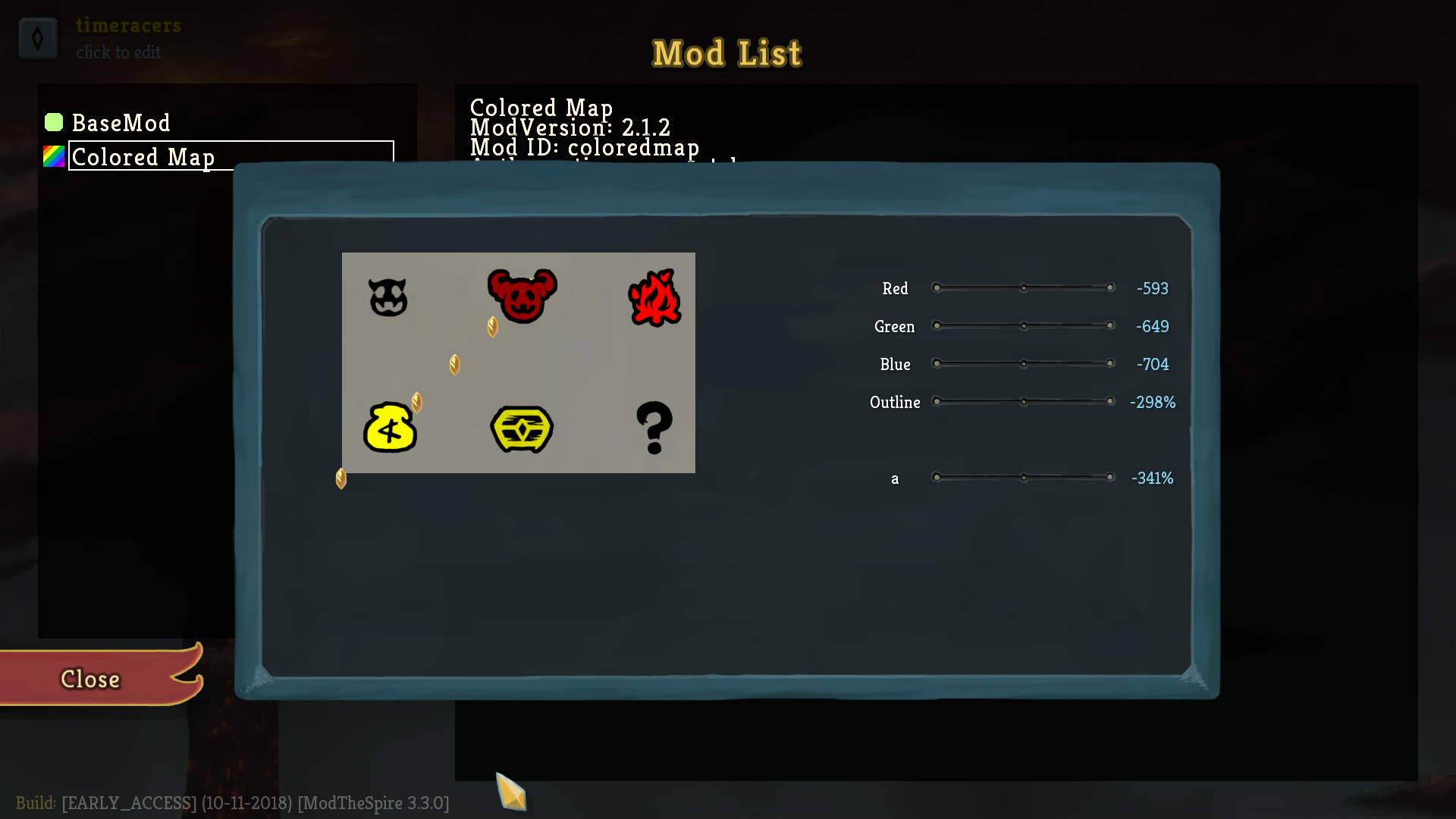Select the yellow treasure chest map icon
Screen dimensions: 1456x819
coord(522,429)
